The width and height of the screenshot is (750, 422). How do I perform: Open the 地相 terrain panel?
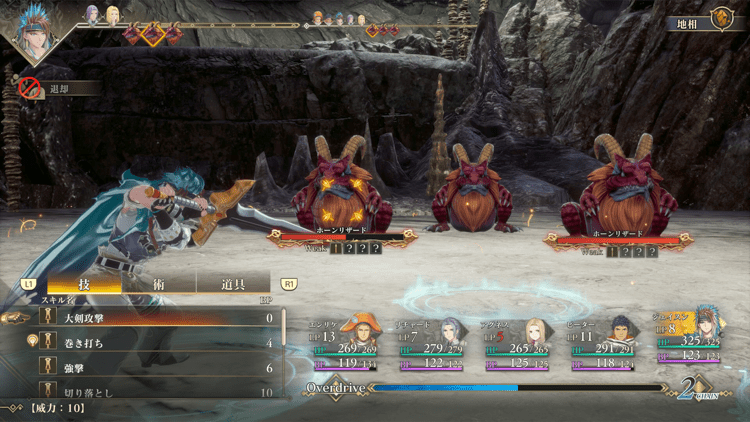[x=701, y=19]
